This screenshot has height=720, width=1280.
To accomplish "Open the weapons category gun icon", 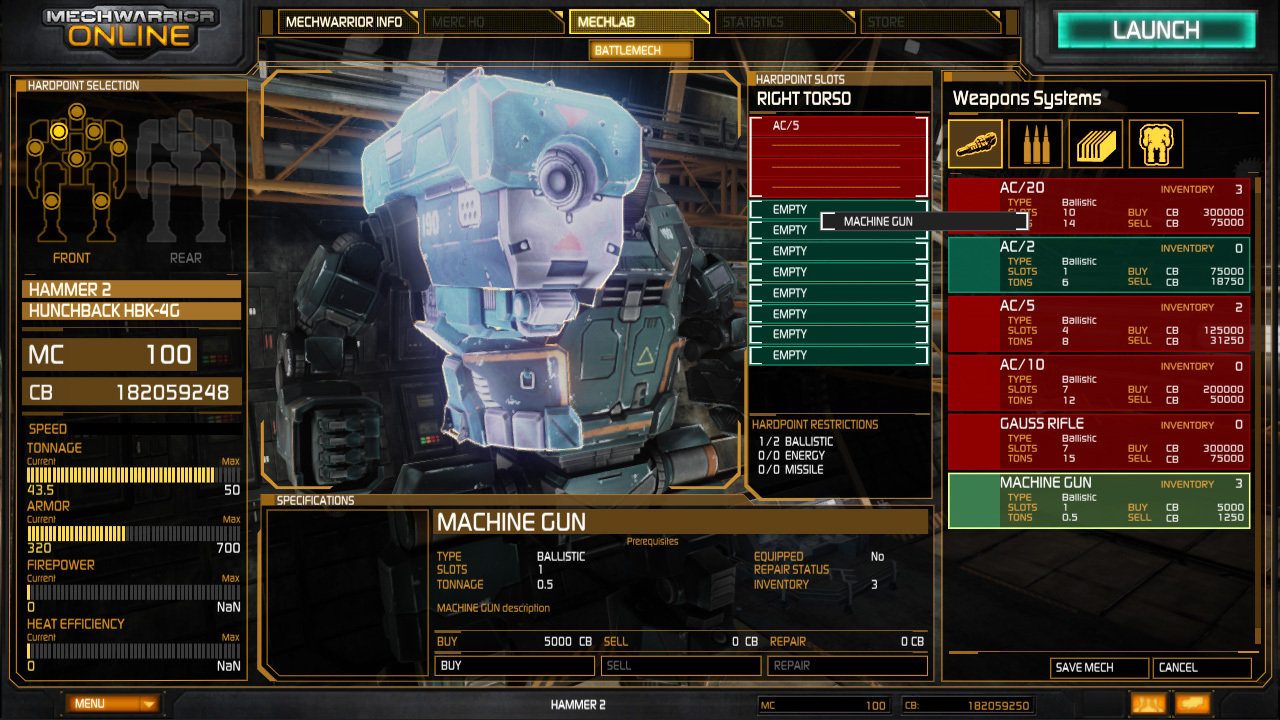I will [975, 144].
